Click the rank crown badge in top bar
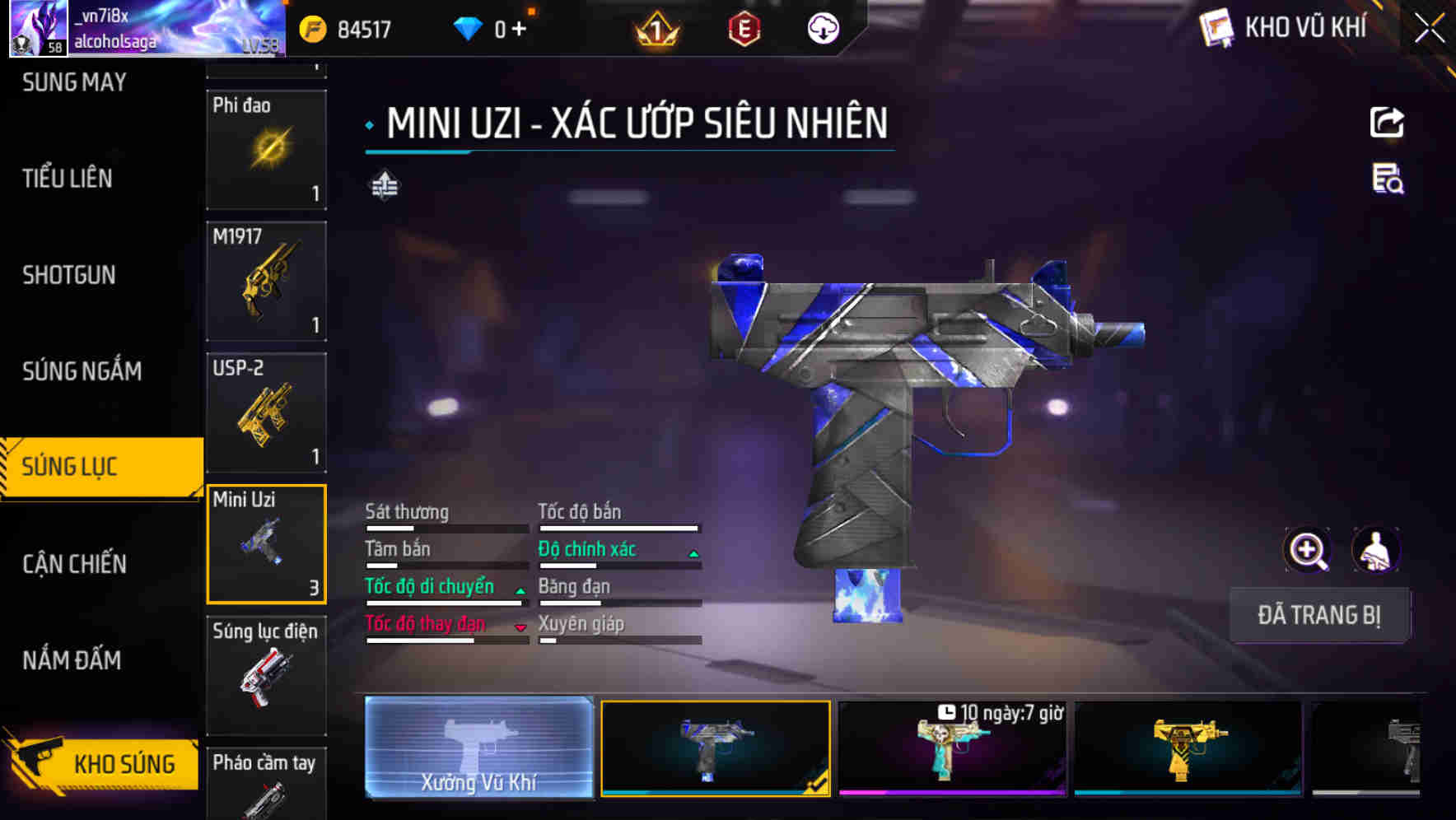The image size is (1456, 820). tap(653, 29)
